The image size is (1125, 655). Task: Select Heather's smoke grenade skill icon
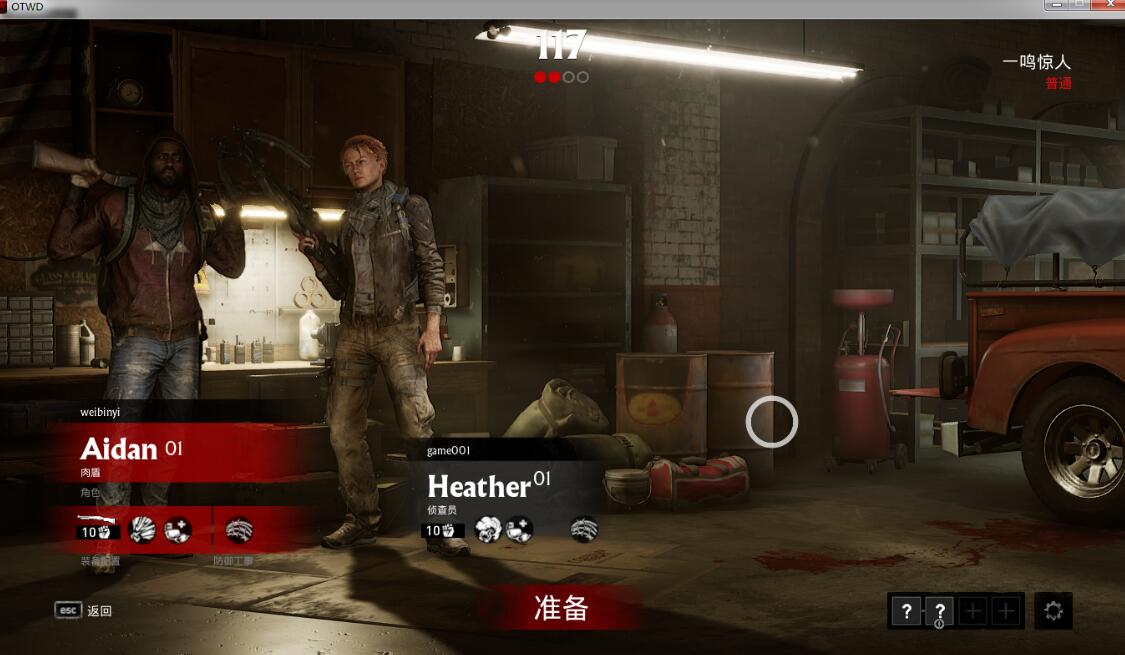[488, 529]
